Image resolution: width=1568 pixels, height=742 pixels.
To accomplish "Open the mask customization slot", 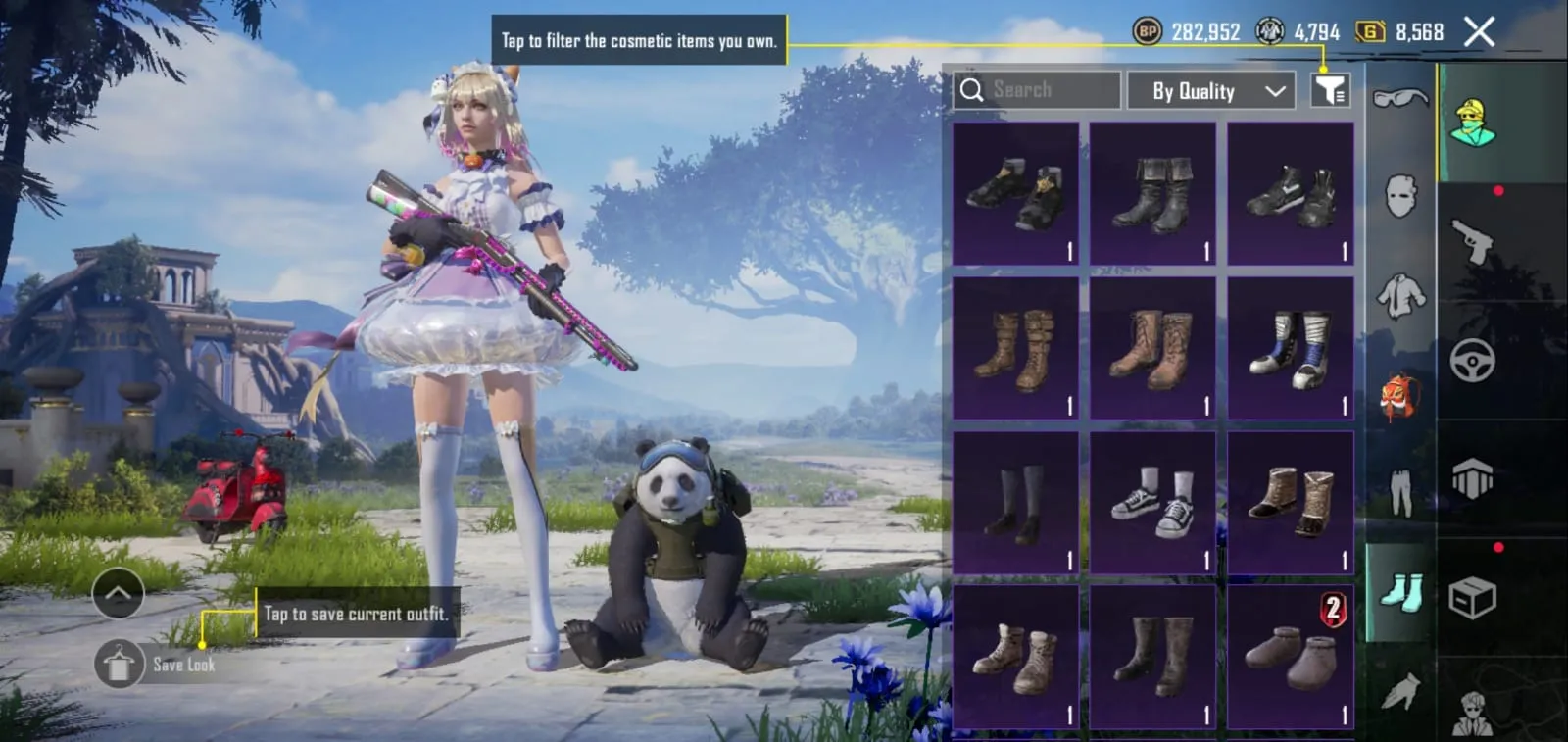I will click(1399, 194).
